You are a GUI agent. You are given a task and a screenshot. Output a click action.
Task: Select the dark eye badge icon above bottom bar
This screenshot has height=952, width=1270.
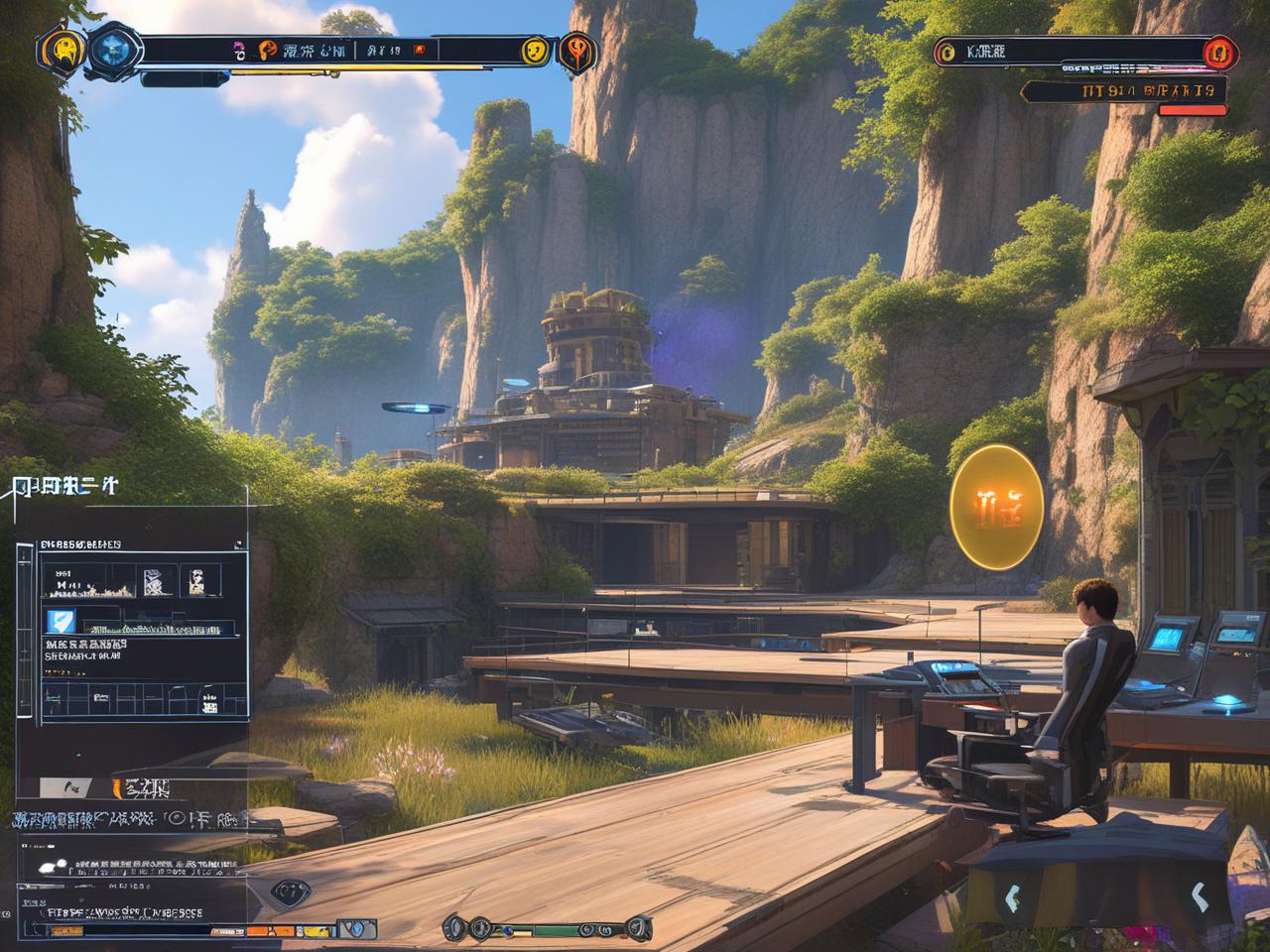291,892
